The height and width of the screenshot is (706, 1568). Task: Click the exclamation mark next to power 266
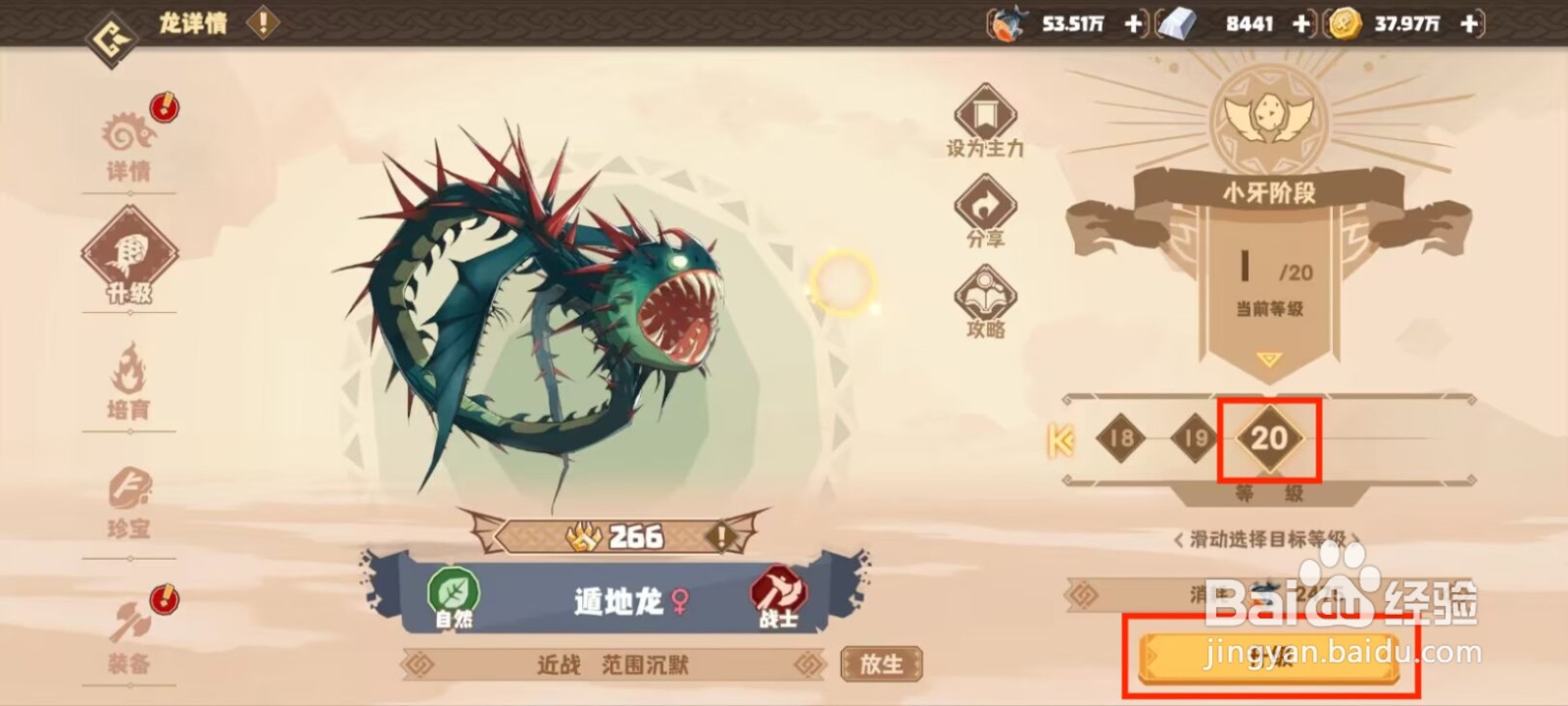(x=720, y=536)
